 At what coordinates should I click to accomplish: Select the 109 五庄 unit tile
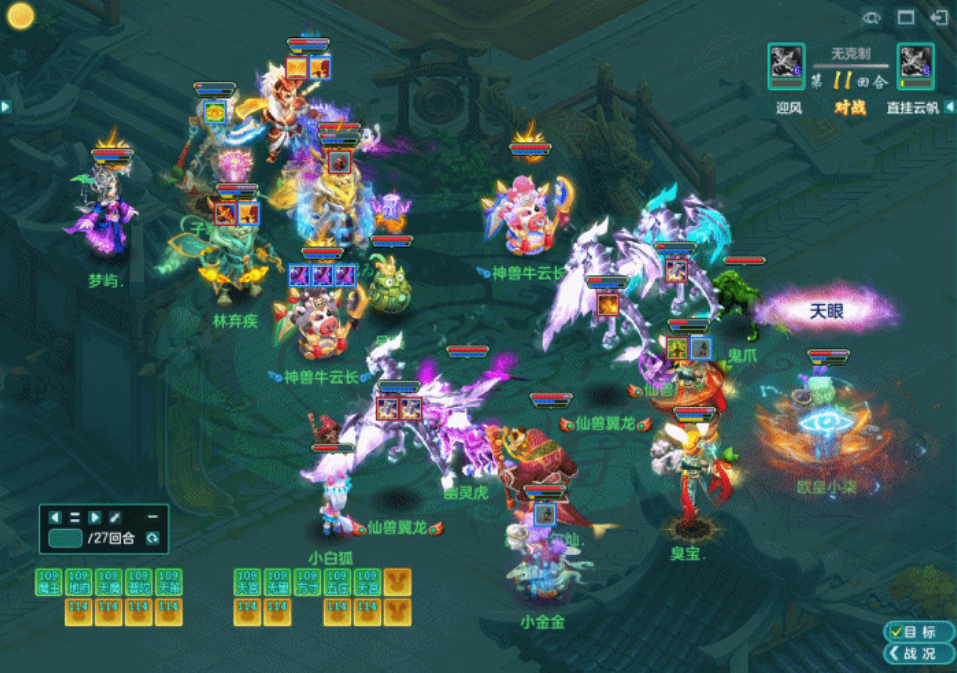(337, 582)
